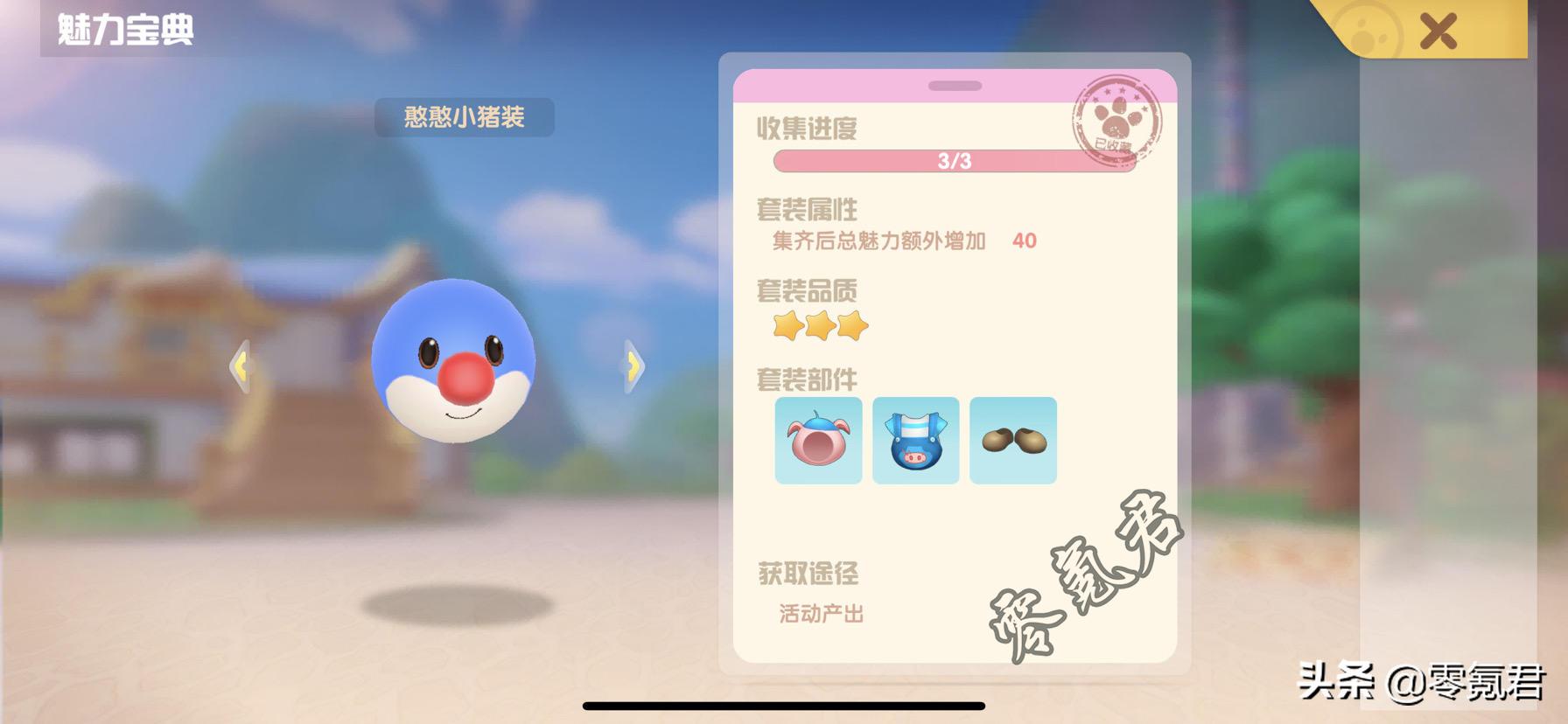The width and height of the screenshot is (1568, 724).
Task: Click the third star under 套装品质
Action: coord(850,325)
